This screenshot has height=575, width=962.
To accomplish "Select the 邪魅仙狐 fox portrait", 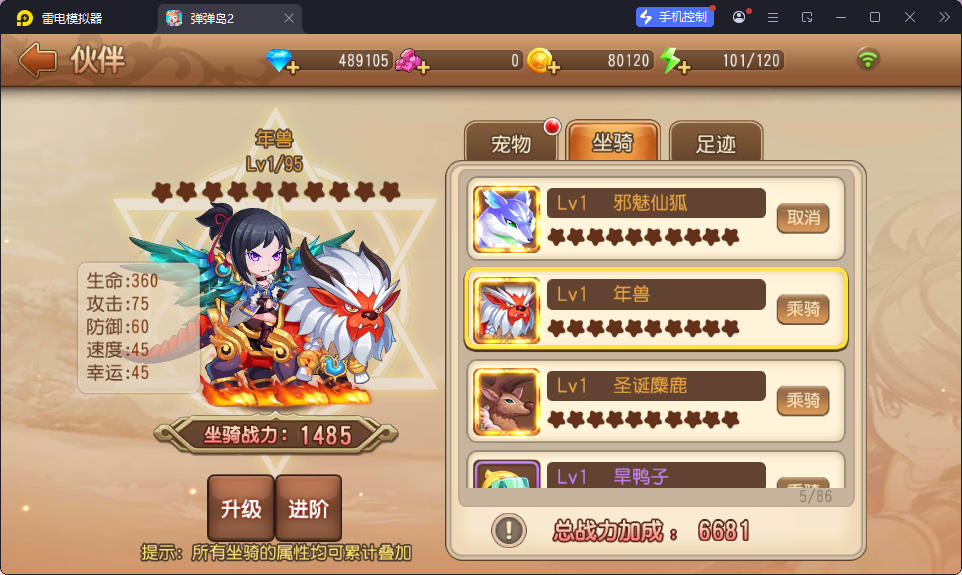I will [507, 218].
